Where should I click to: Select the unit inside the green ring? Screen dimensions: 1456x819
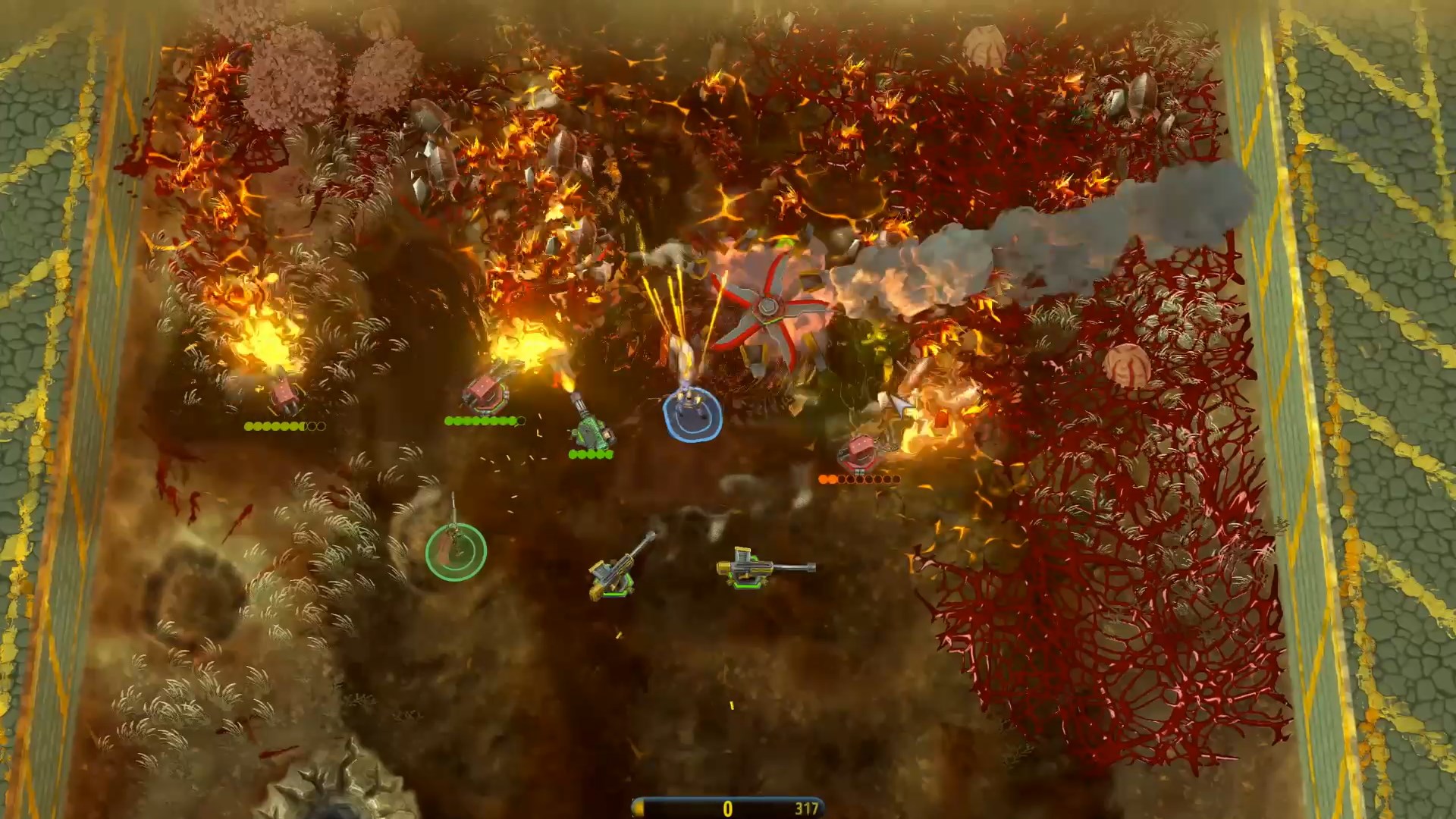coord(456,550)
